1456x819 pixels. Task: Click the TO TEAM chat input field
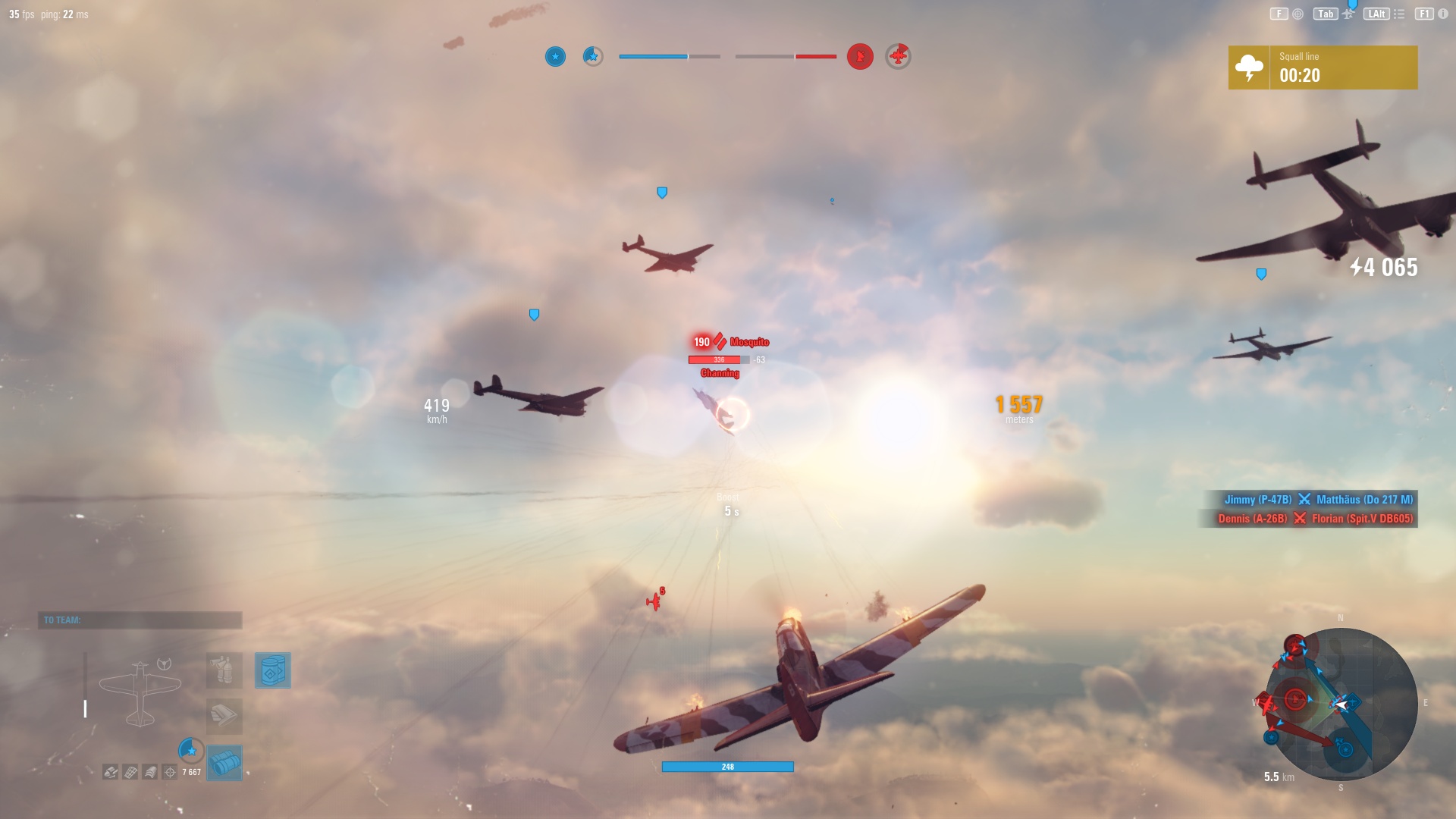[x=140, y=620]
